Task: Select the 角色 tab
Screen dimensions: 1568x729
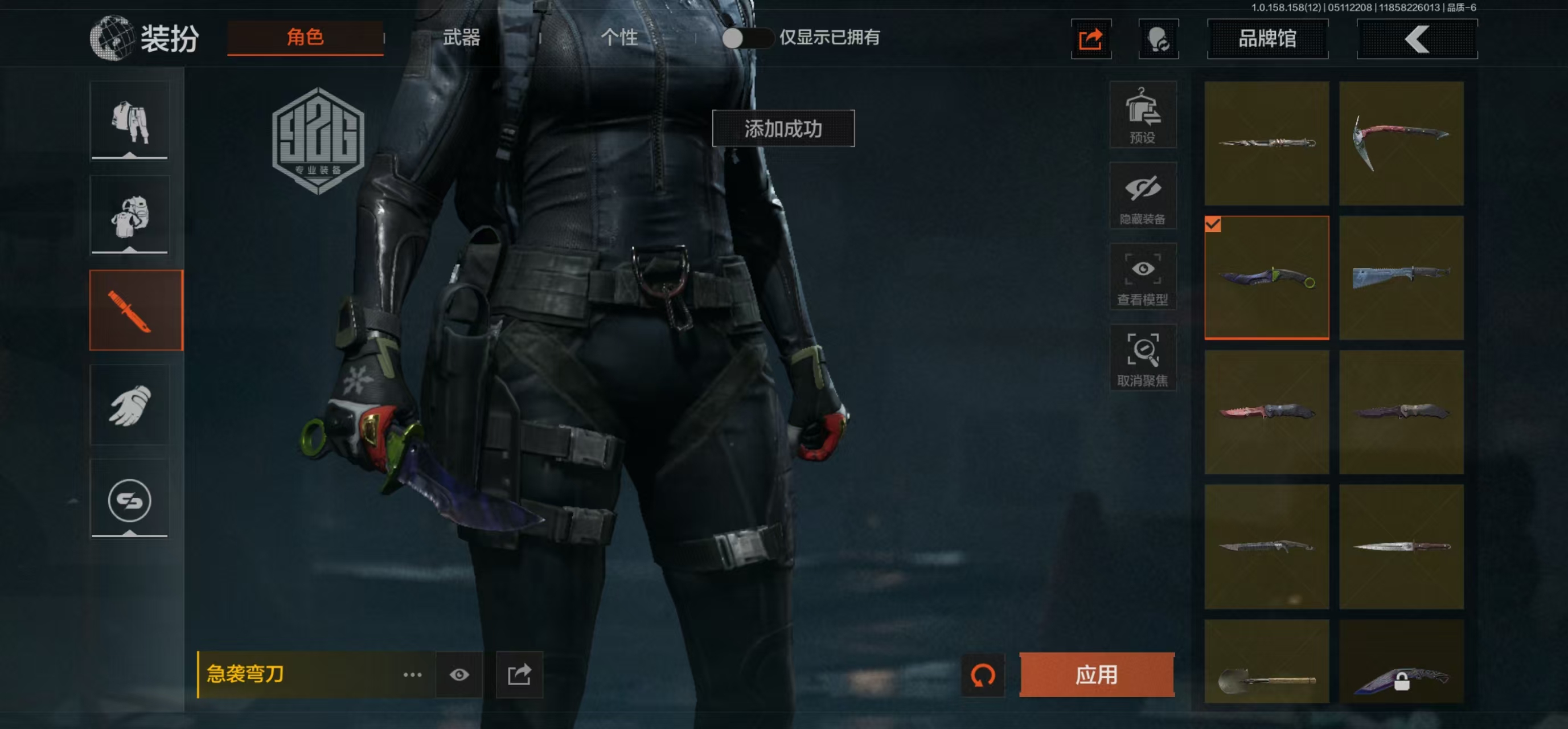Action: [x=305, y=38]
